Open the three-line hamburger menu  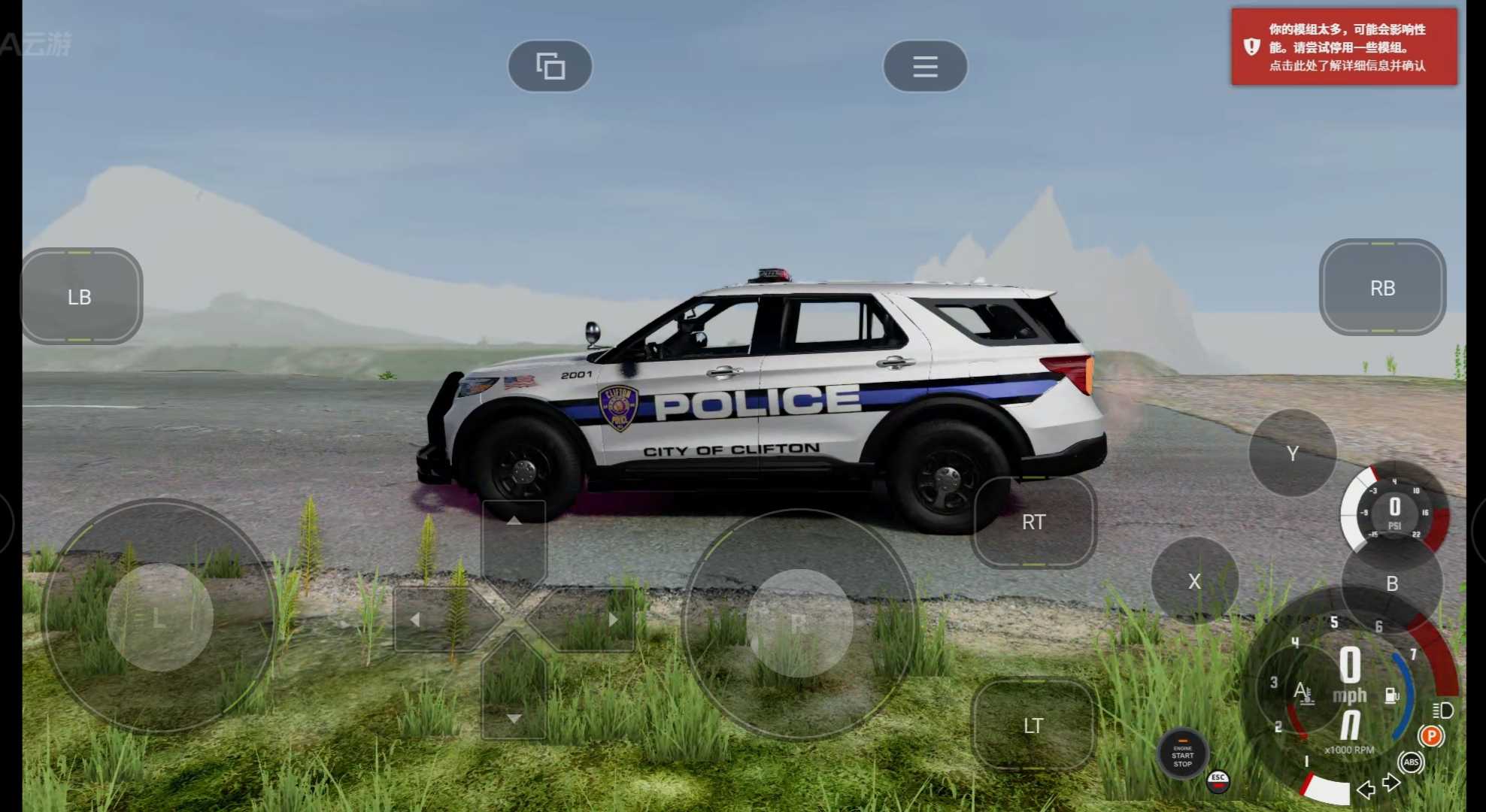925,66
